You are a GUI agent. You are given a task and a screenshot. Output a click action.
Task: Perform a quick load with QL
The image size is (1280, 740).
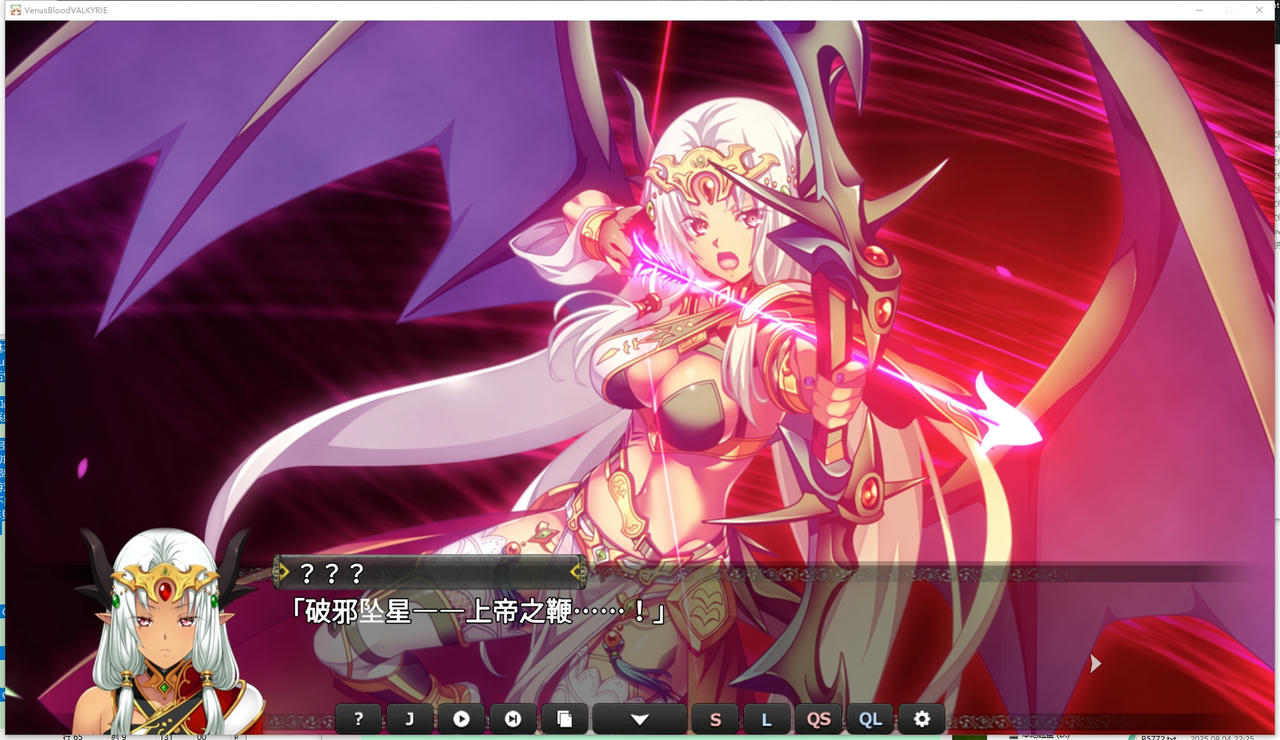pos(870,718)
